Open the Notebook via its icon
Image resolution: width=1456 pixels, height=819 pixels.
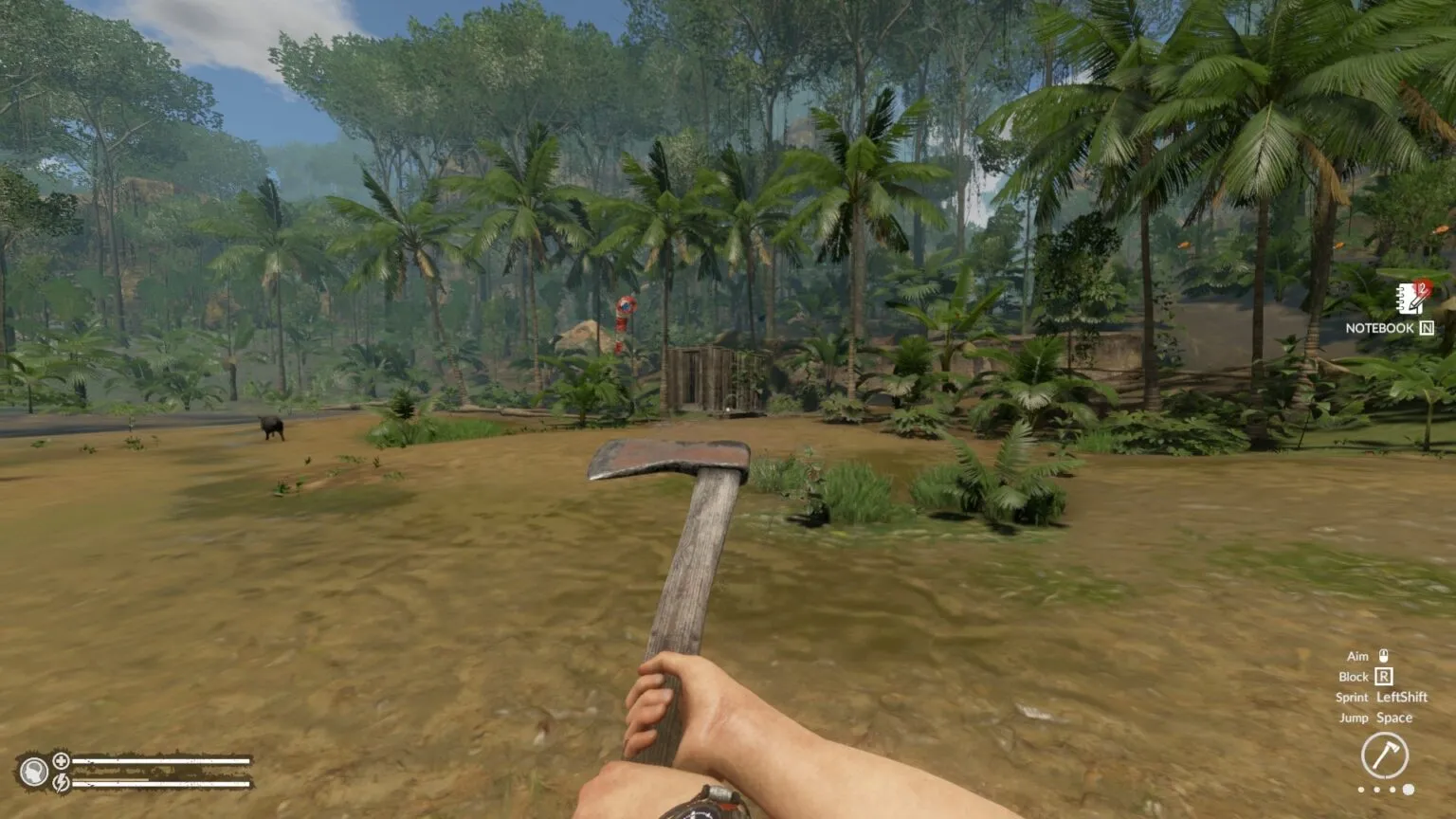coord(1410,299)
